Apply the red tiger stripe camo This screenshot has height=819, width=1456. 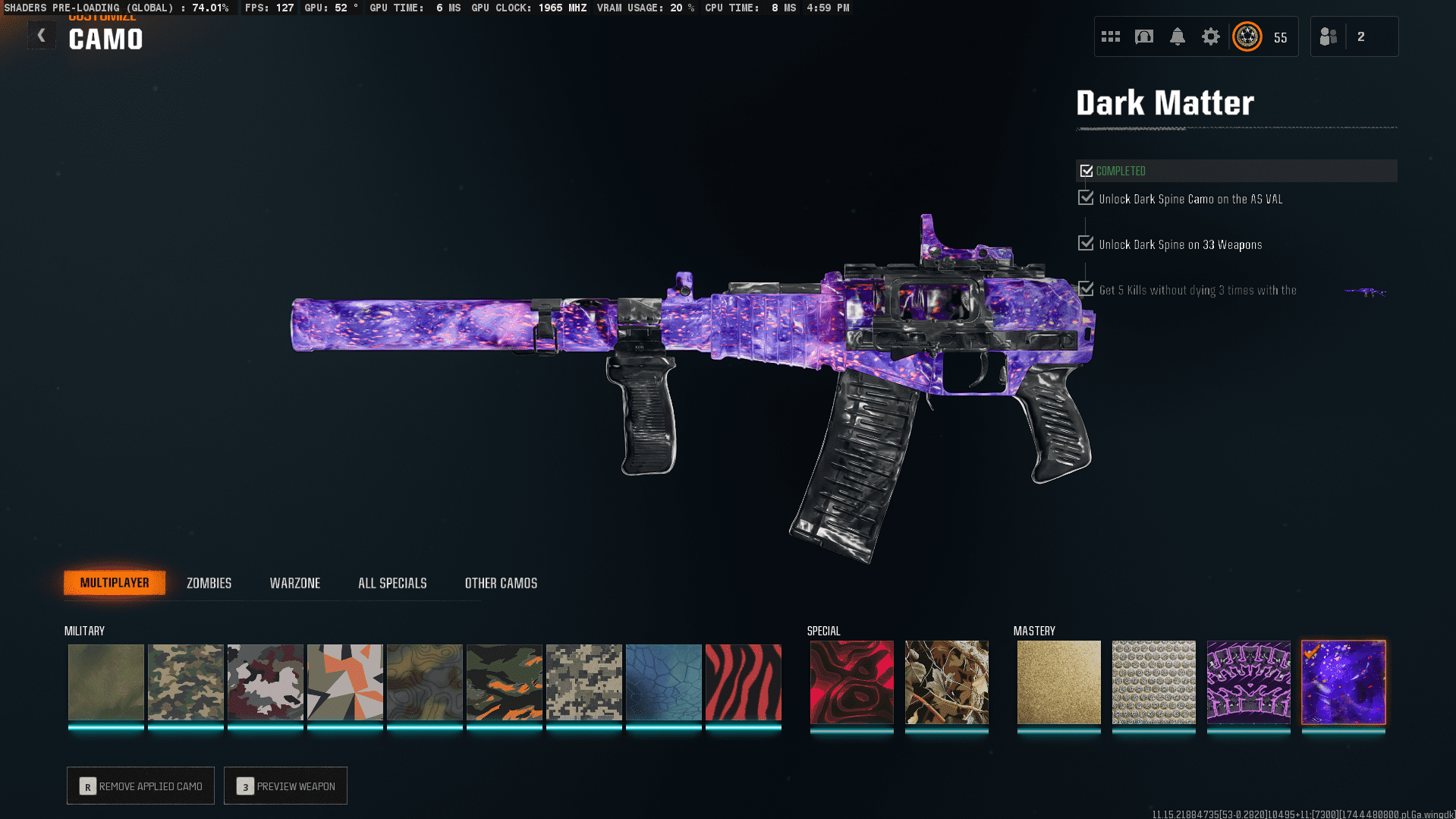(743, 682)
